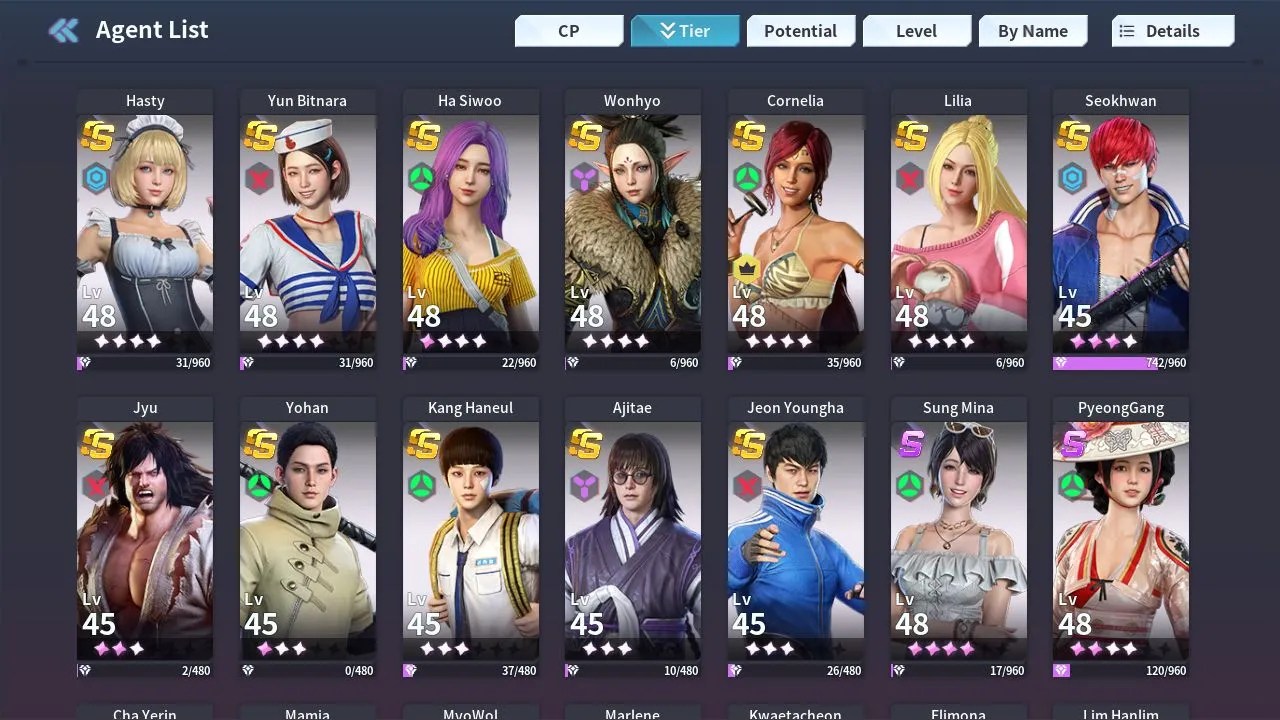
Task: Sort agents by Level
Action: [916, 31]
